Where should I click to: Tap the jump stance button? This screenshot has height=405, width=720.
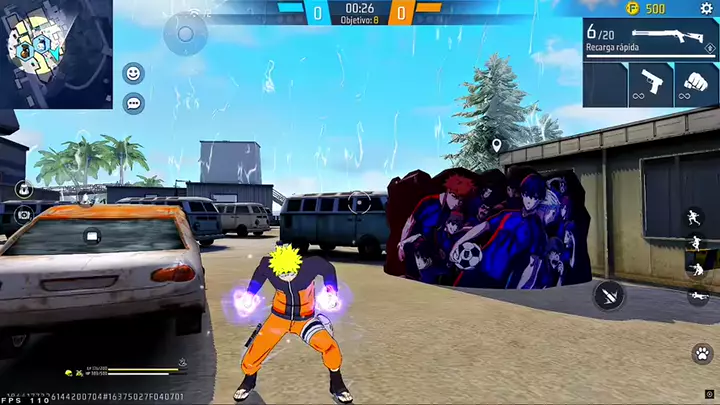[x=694, y=243]
